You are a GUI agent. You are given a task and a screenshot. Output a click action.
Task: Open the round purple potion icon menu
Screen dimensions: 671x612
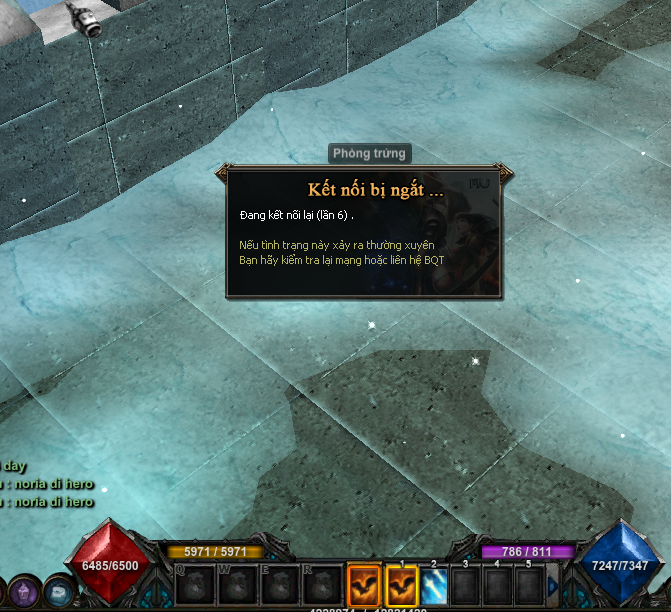(x=23, y=592)
